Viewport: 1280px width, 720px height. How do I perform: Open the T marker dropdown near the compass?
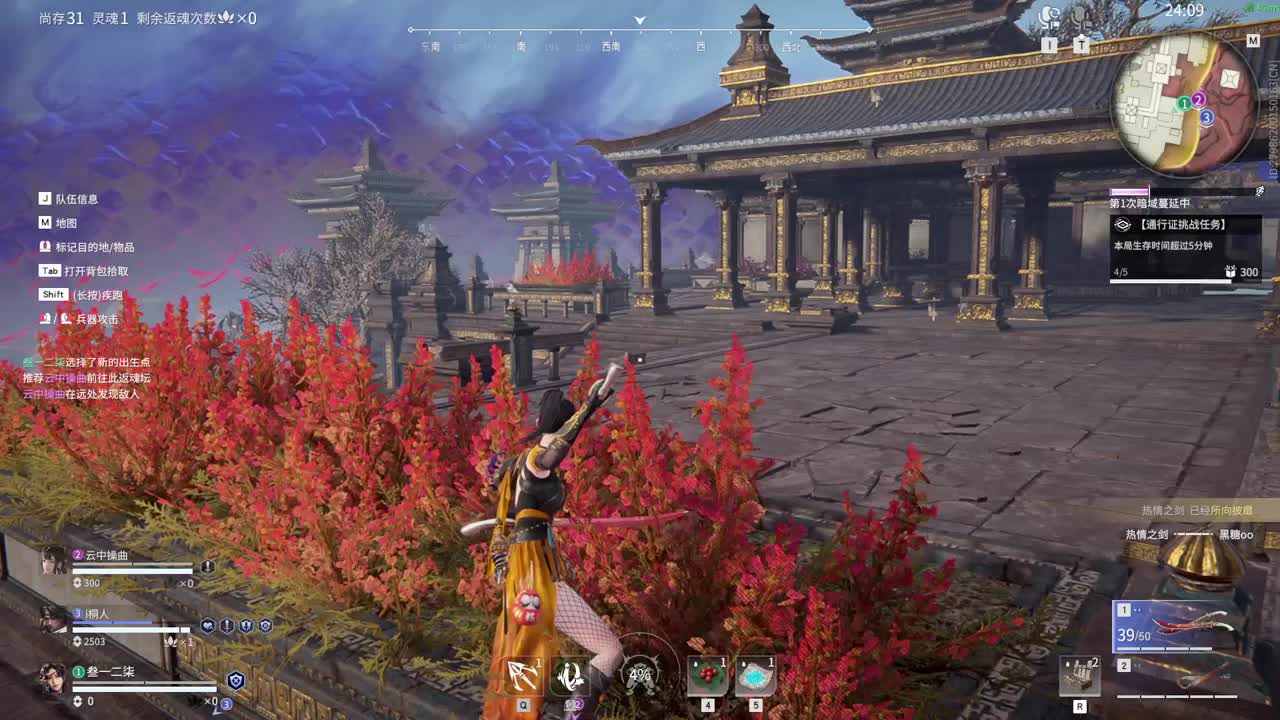coord(1082,42)
